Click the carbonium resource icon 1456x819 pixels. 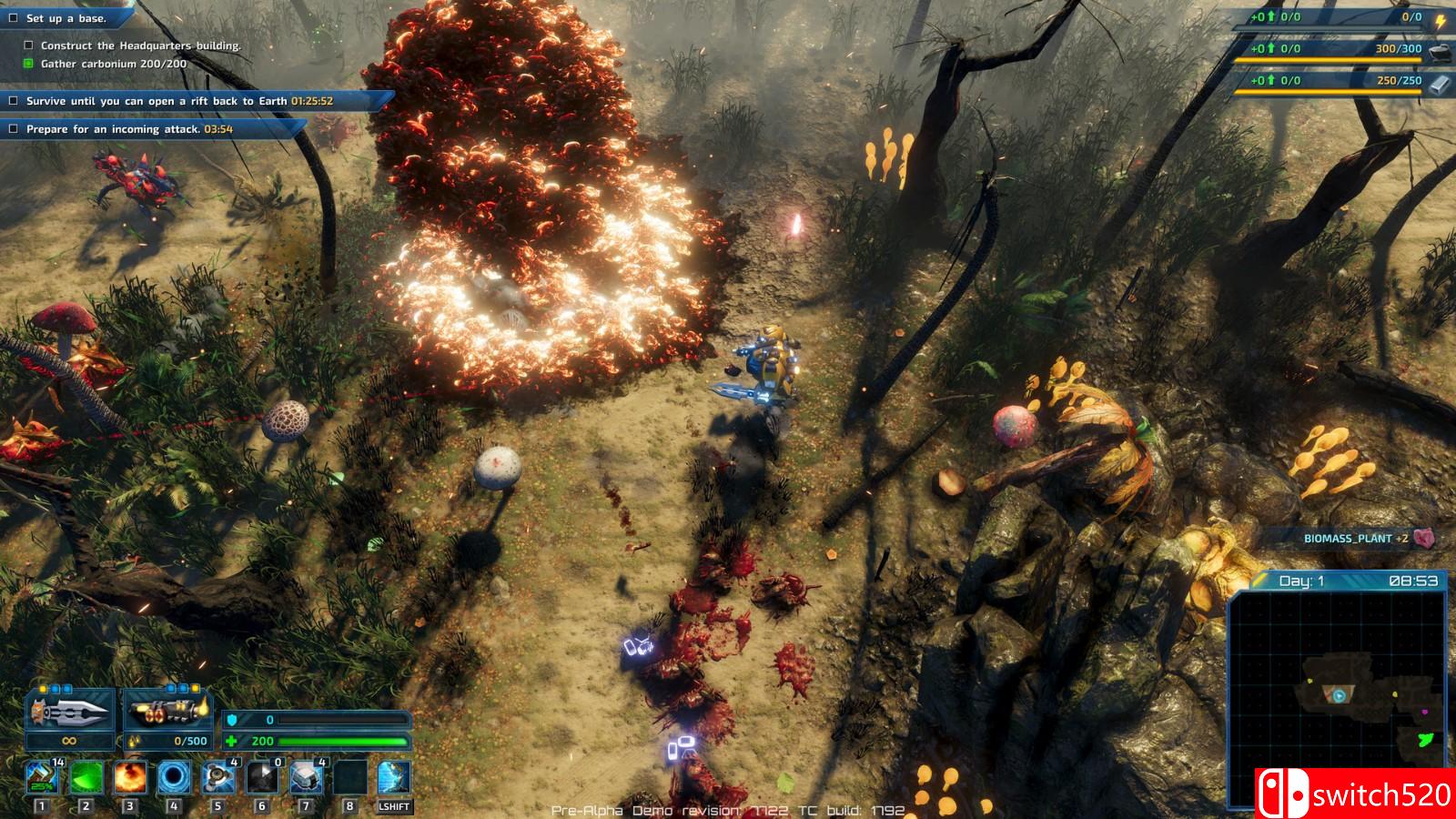(1439, 50)
